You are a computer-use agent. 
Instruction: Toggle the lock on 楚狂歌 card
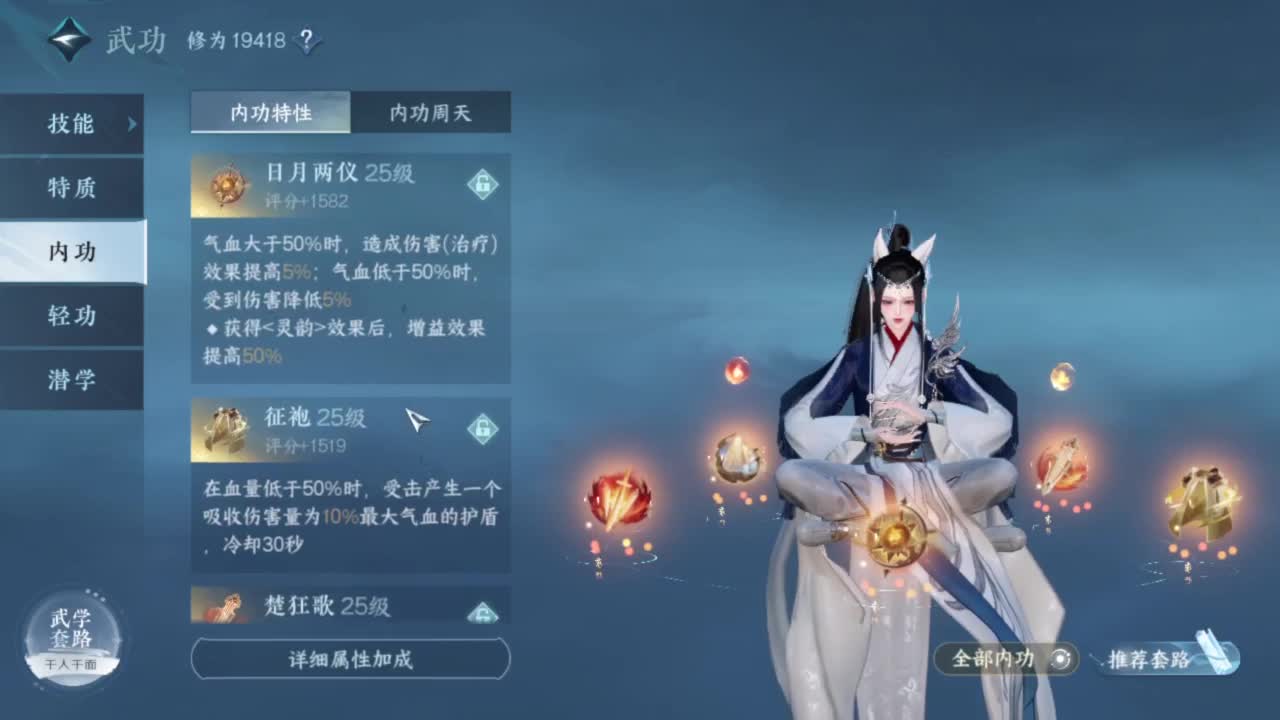point(484,611)
